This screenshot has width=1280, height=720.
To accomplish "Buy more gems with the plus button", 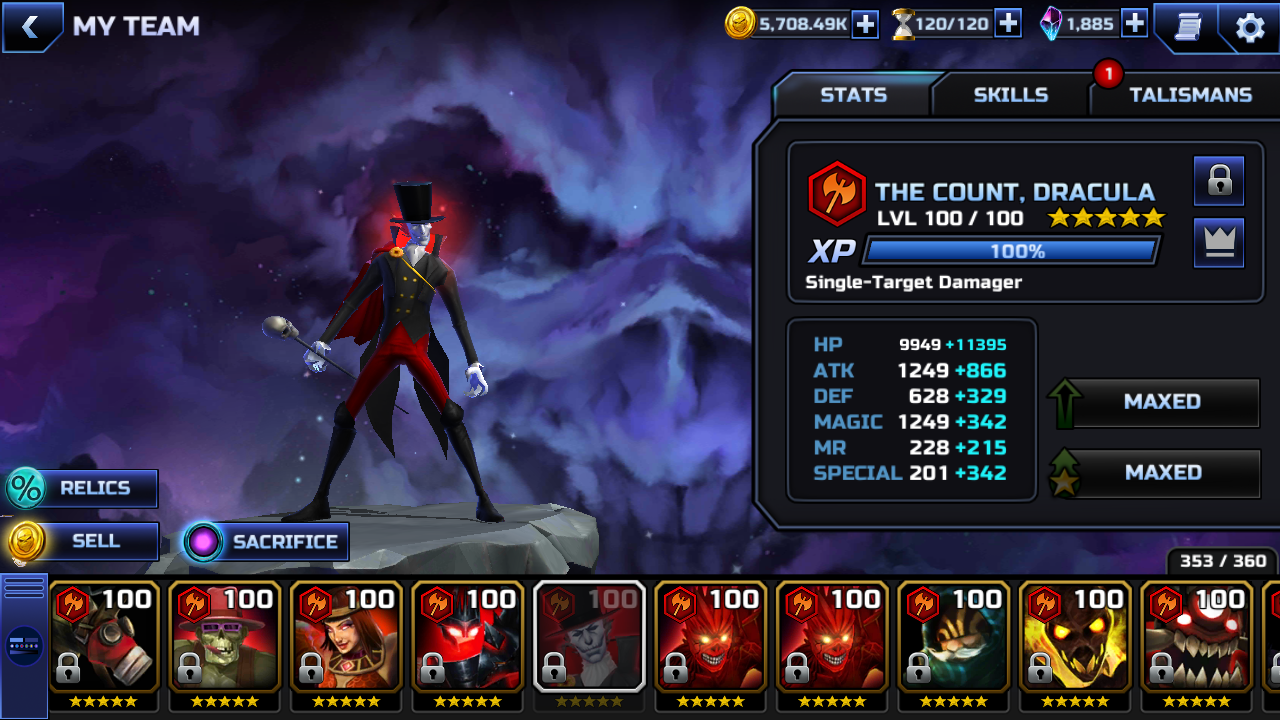I will click(x=1134, y=24).
